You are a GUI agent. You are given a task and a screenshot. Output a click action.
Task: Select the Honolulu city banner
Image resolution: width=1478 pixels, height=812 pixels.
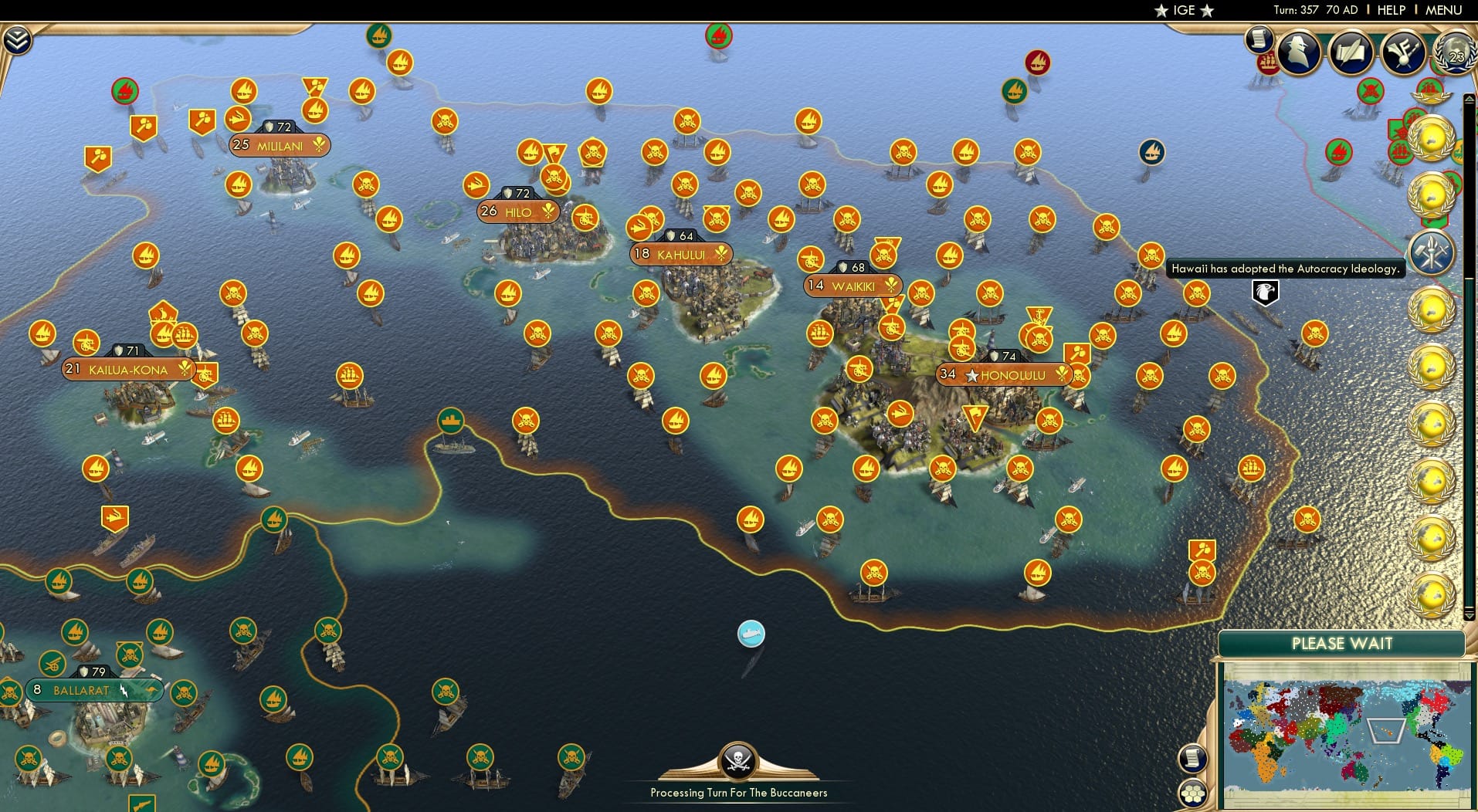tap(1003, 374)
